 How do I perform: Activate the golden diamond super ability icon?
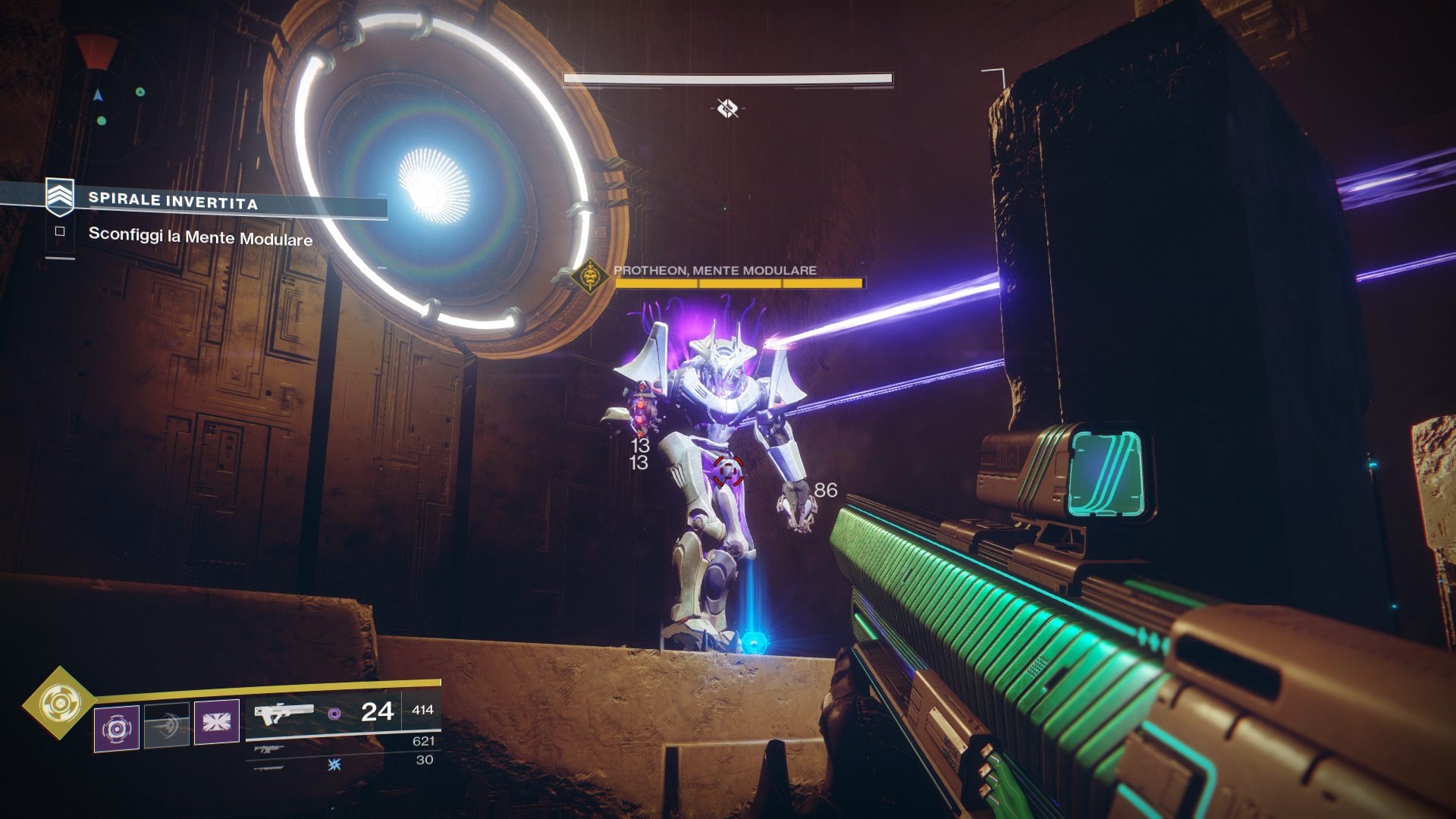tap(59, 703)
